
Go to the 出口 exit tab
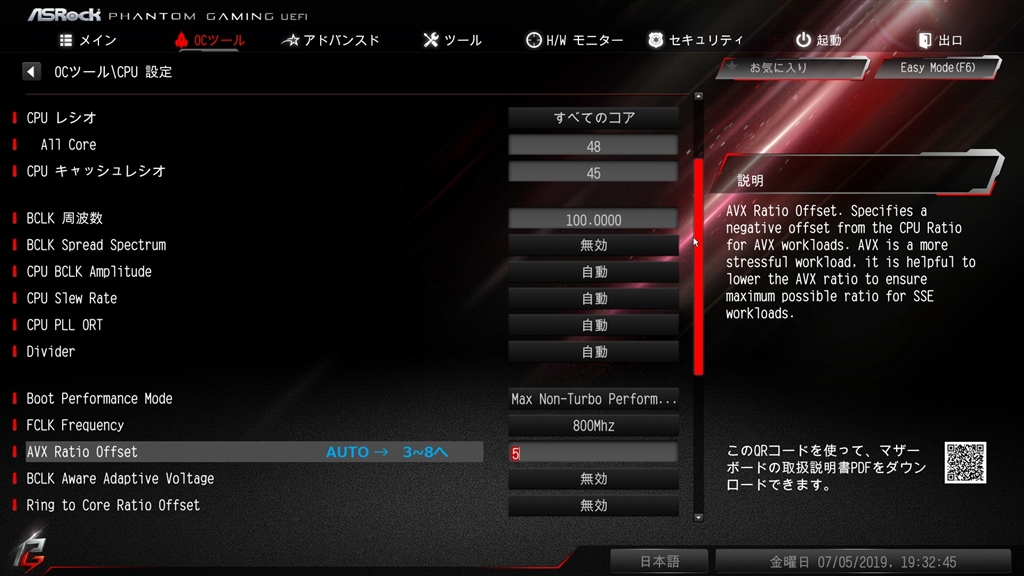[940, 40]
